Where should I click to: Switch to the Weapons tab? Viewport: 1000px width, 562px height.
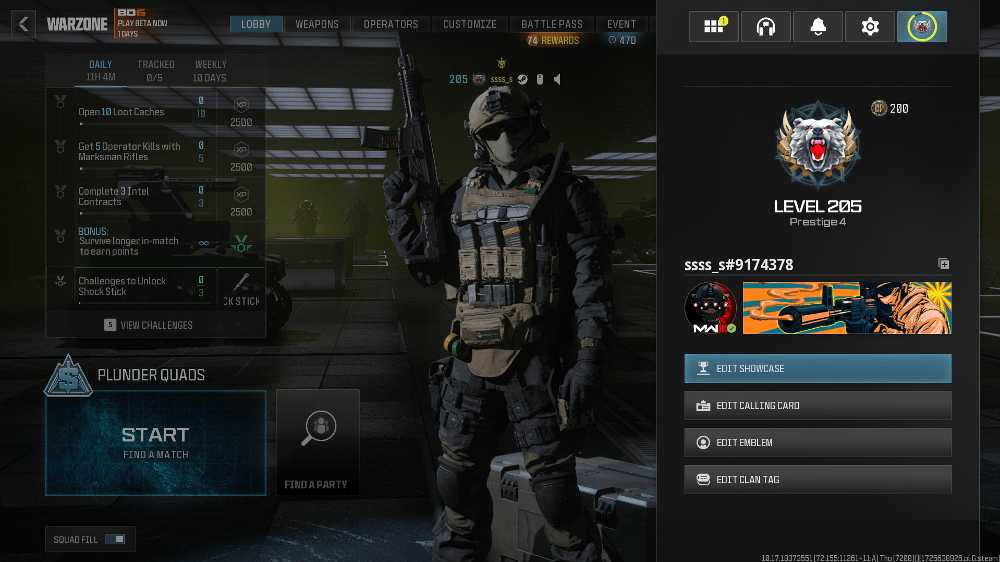pyautogui.click(x=317, y=24)
